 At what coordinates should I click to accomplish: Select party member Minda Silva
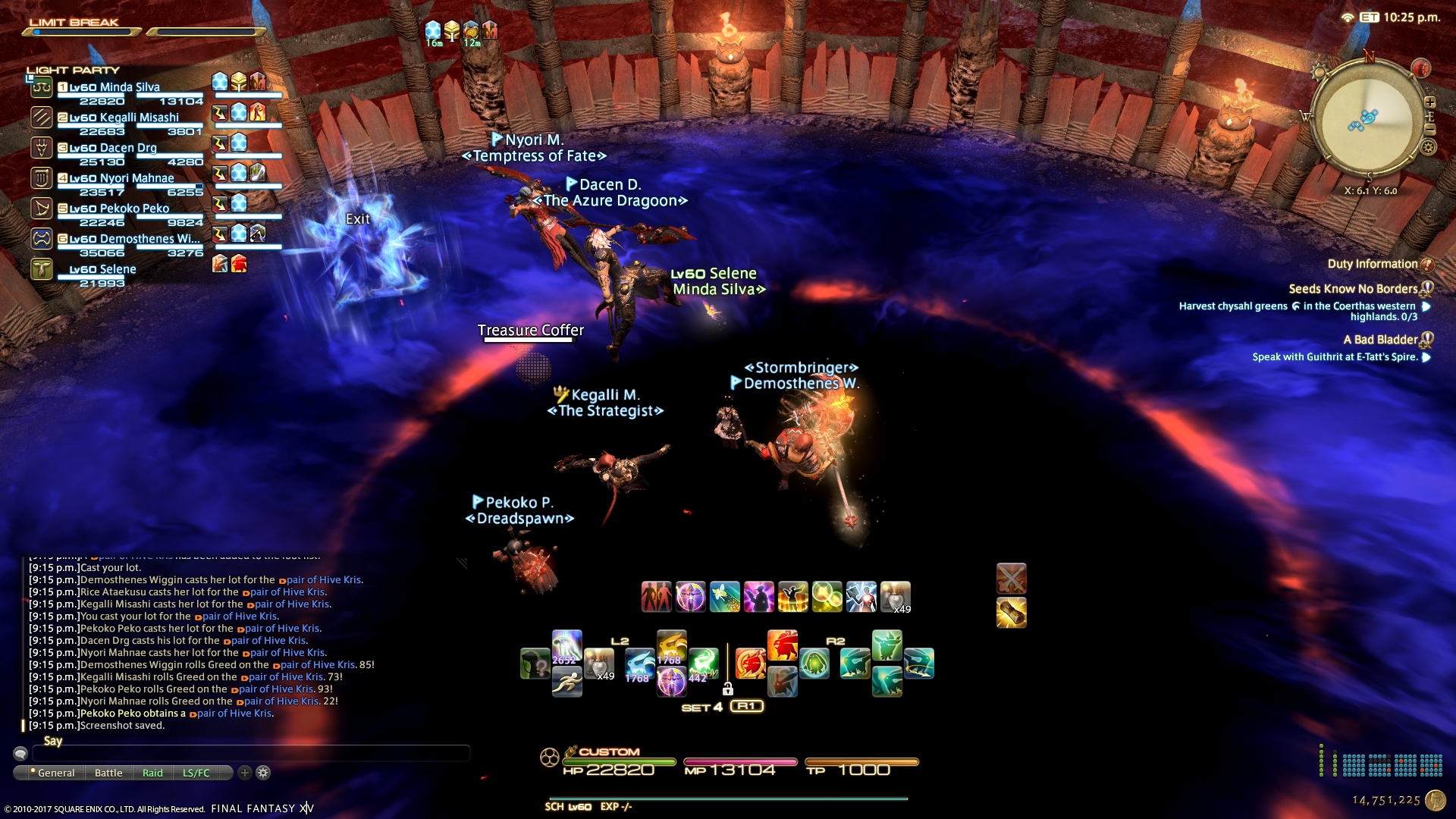129,87
